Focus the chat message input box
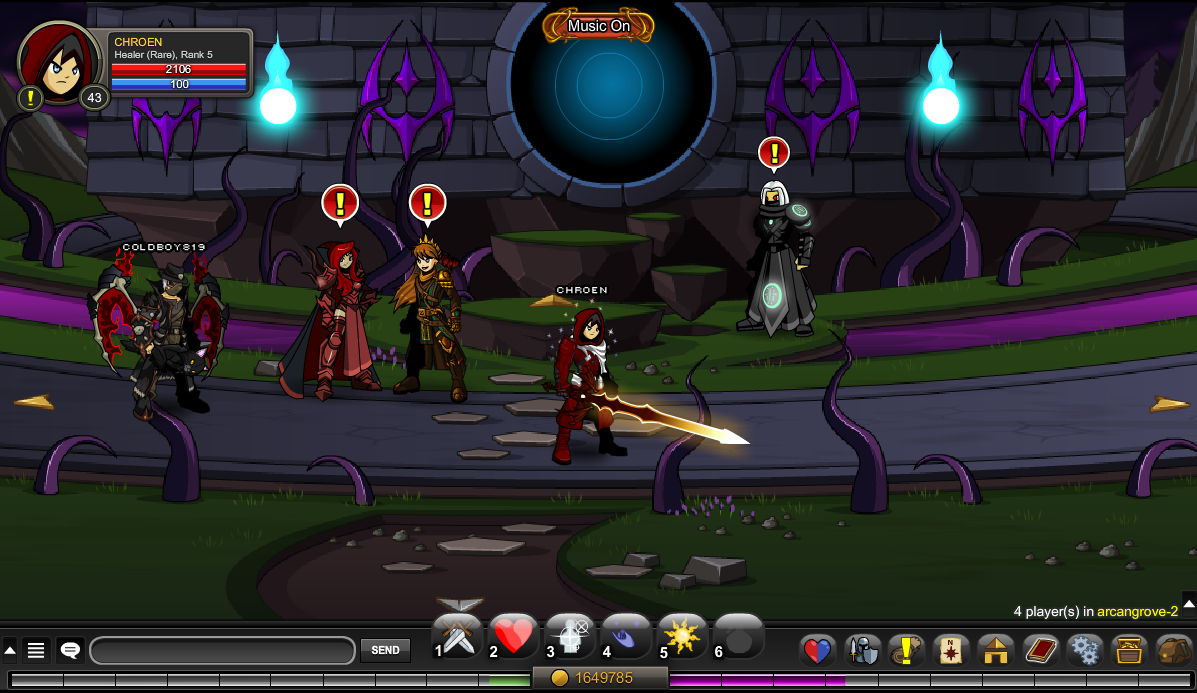The image size is (1197, 693). 222,651
